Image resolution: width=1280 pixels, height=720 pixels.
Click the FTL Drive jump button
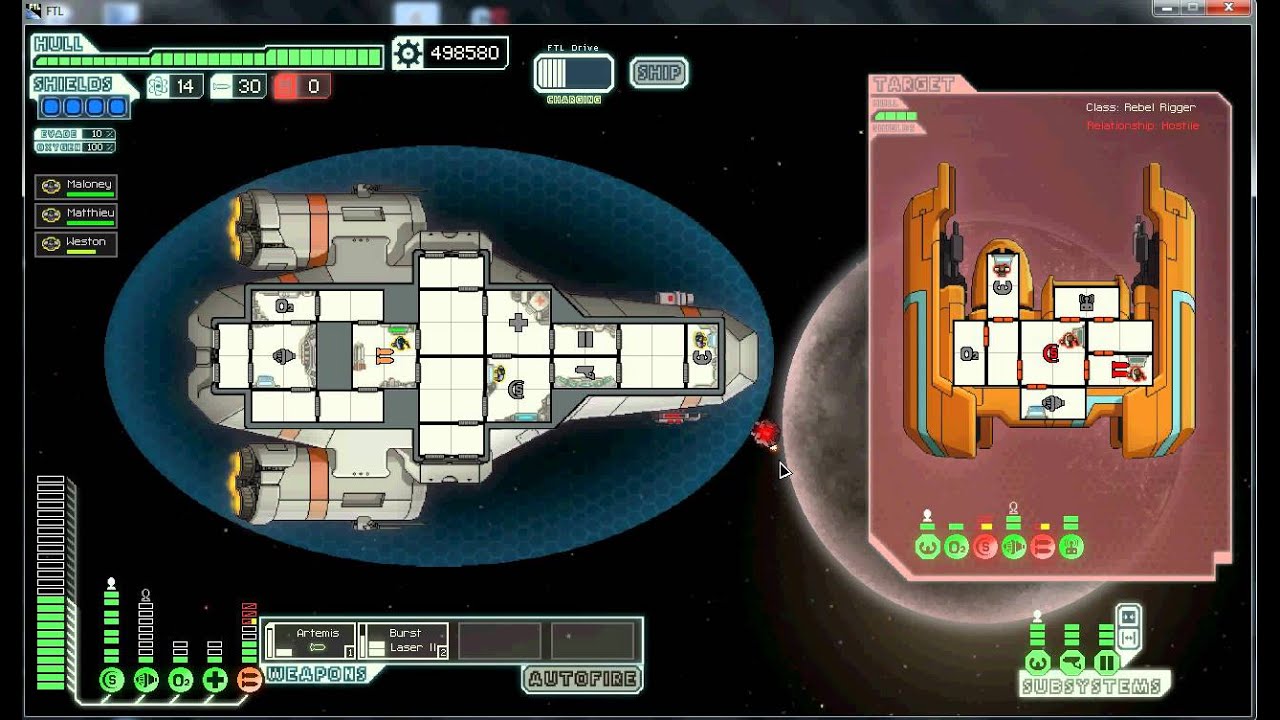pos(573,73)
